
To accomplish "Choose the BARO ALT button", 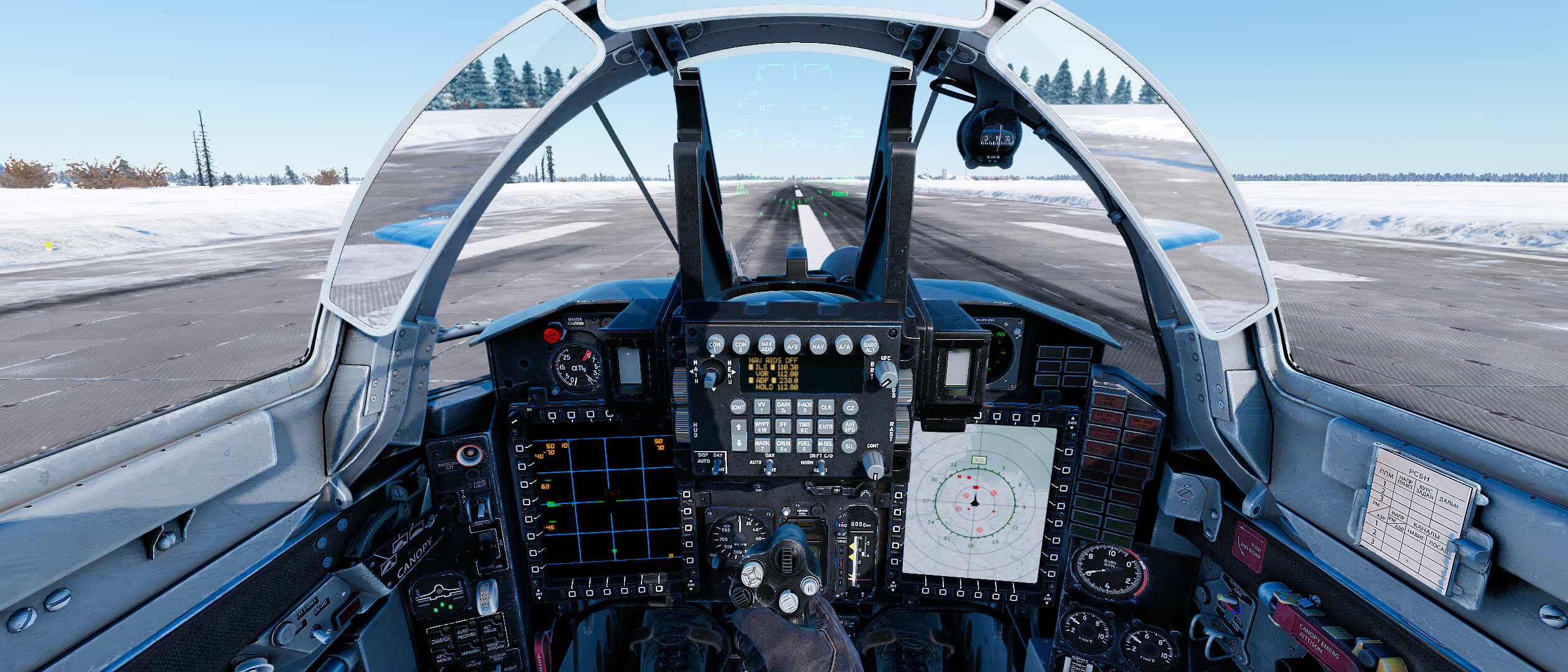I will 870,345.
